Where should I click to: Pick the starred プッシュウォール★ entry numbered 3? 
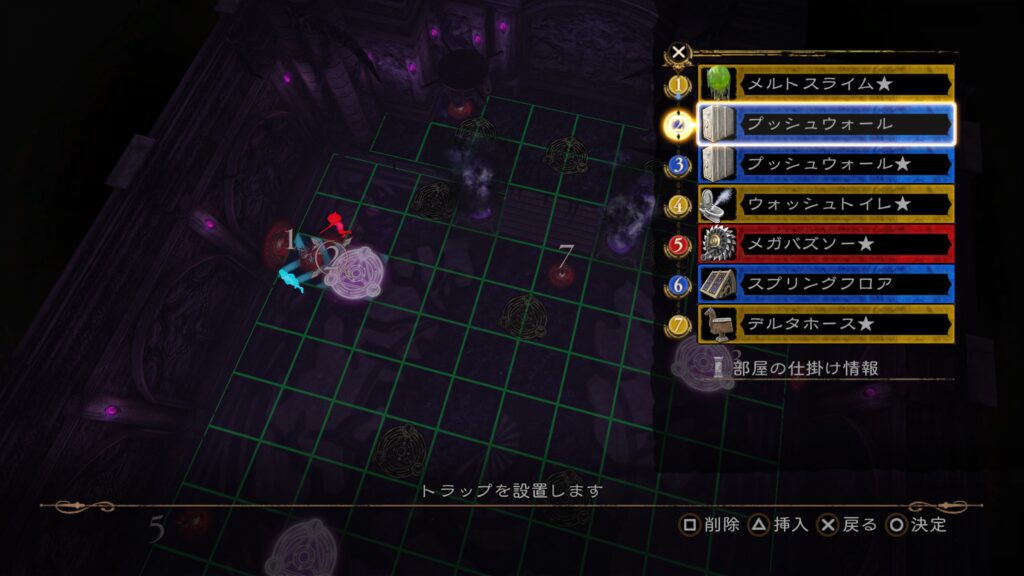click(x=824, y=164)
